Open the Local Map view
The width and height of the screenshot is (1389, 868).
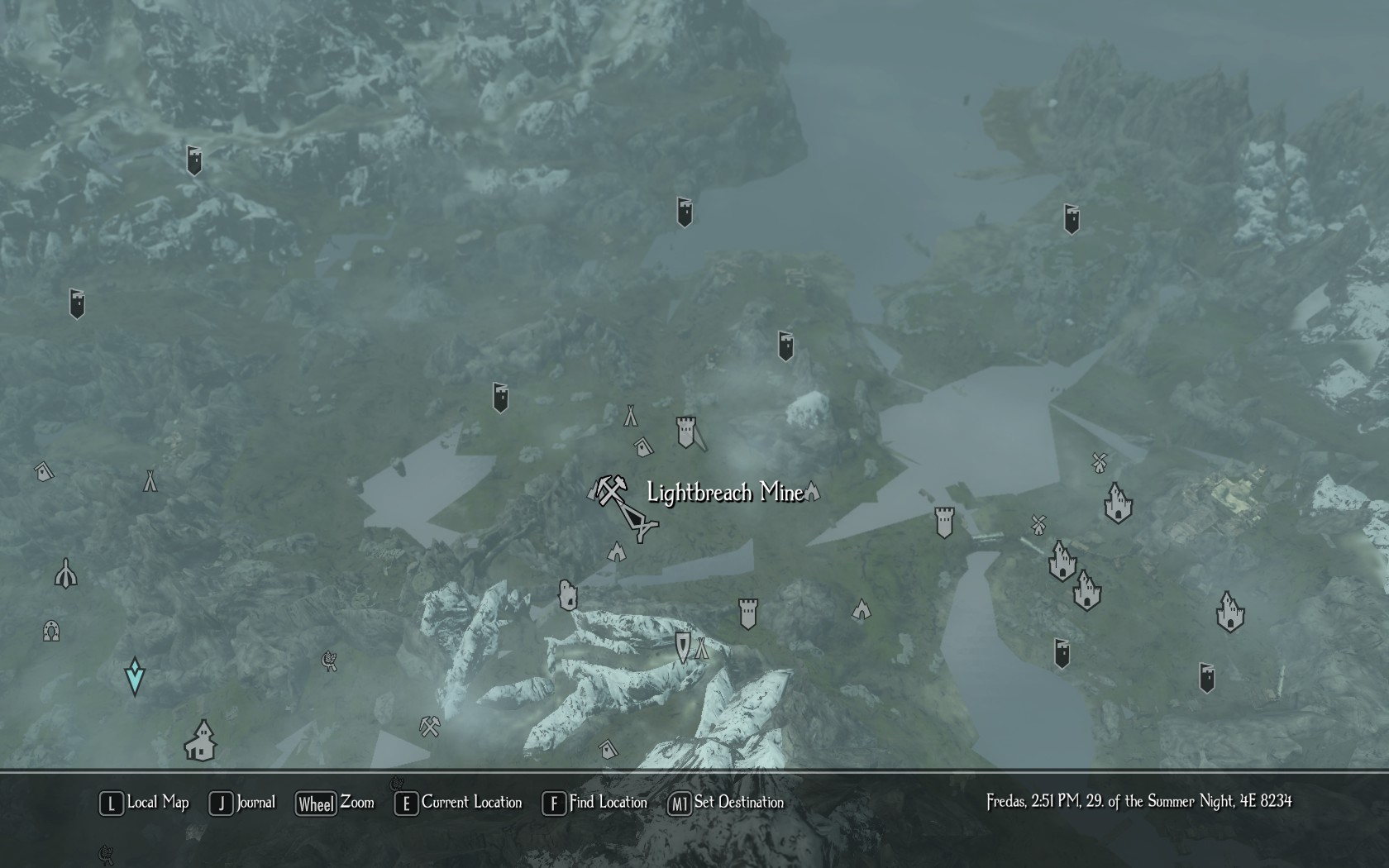point(145,803)
